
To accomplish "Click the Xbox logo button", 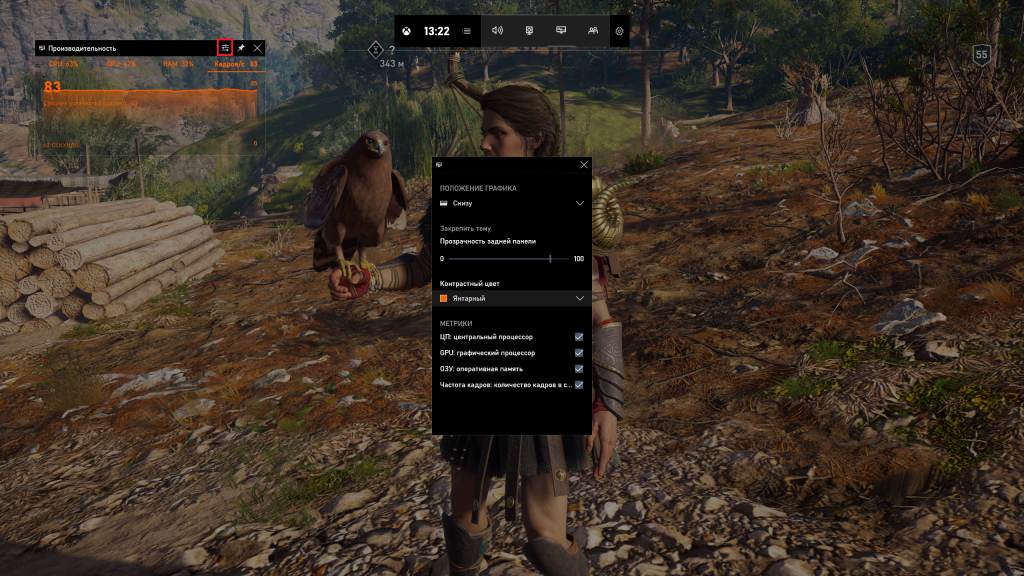I will tap(407, 31).
